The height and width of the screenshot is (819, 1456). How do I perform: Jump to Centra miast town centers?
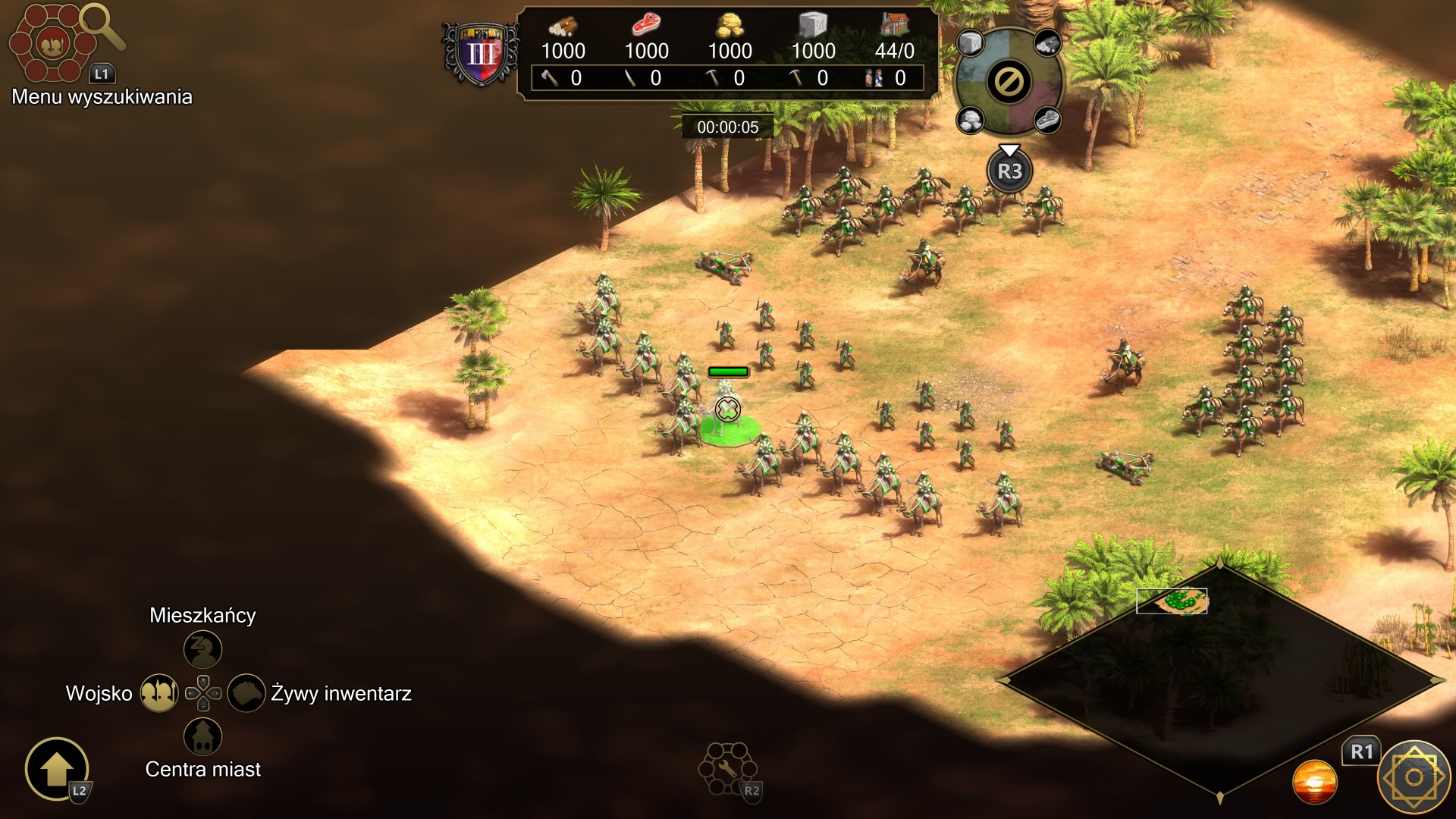pos(202,736)
